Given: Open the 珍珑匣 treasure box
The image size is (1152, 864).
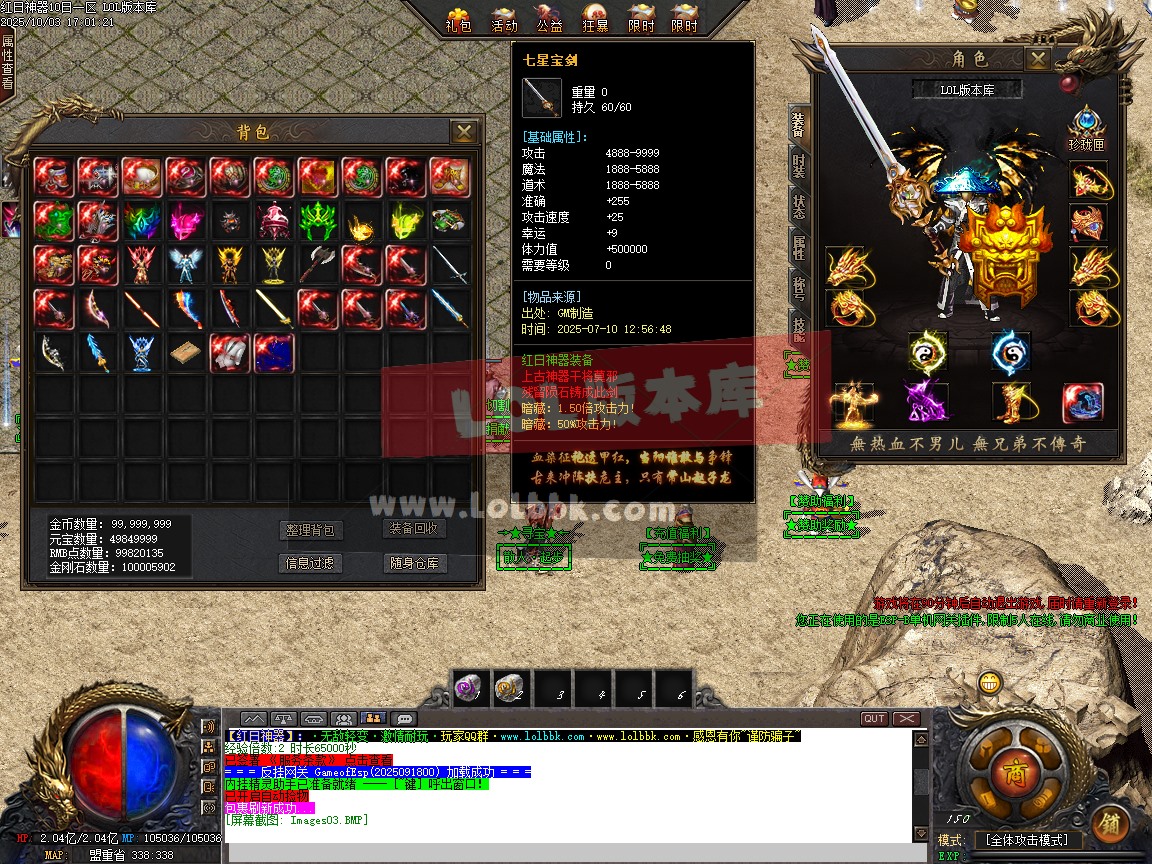Looking at the screenshot, I should (1086, 129).
